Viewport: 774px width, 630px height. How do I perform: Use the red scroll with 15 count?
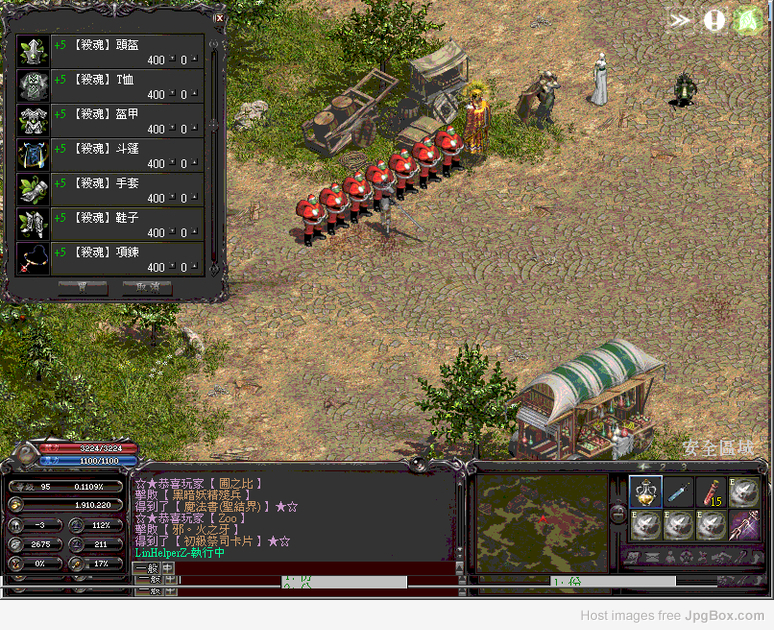711,492
